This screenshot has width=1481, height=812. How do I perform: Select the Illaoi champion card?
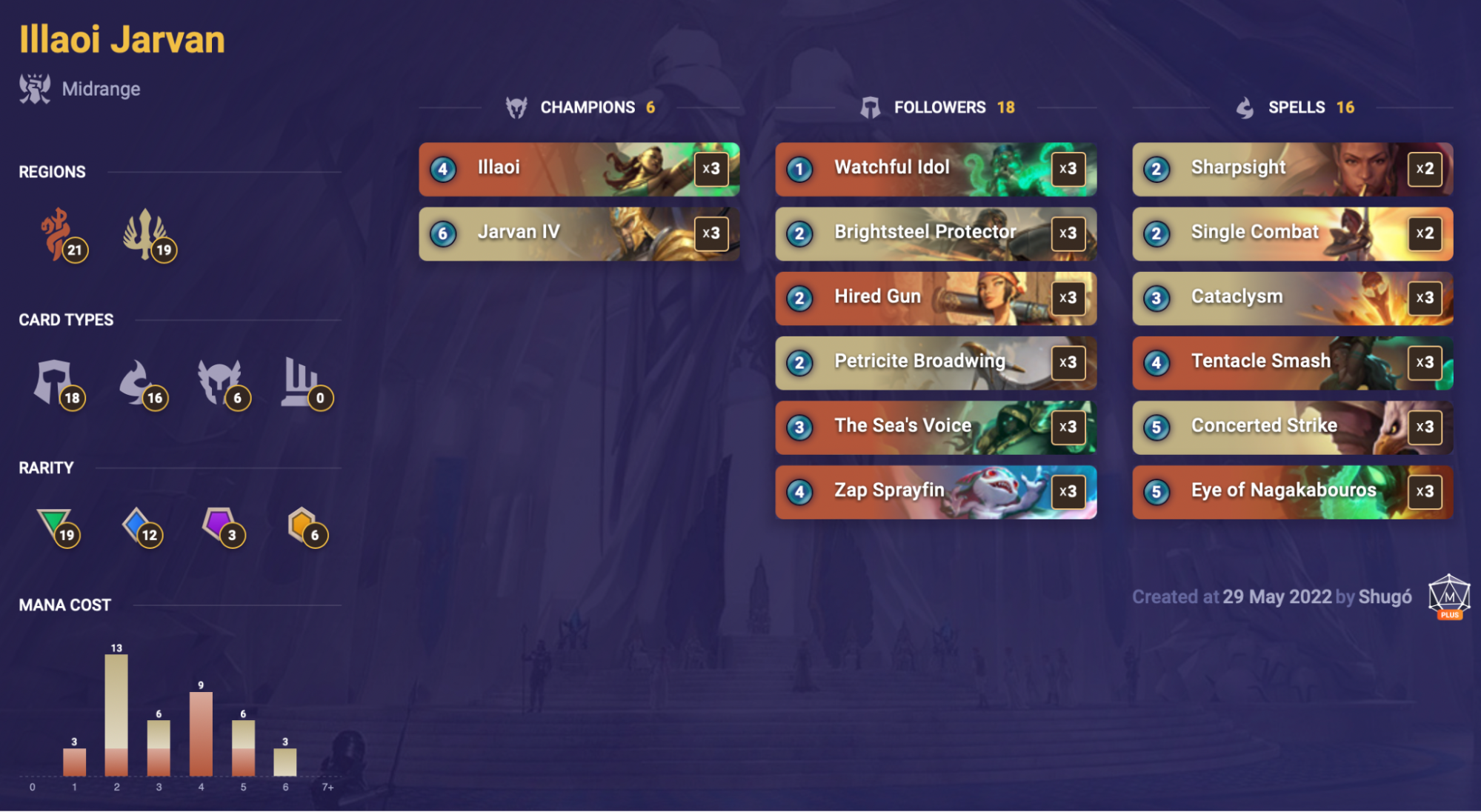click(579, 169)
